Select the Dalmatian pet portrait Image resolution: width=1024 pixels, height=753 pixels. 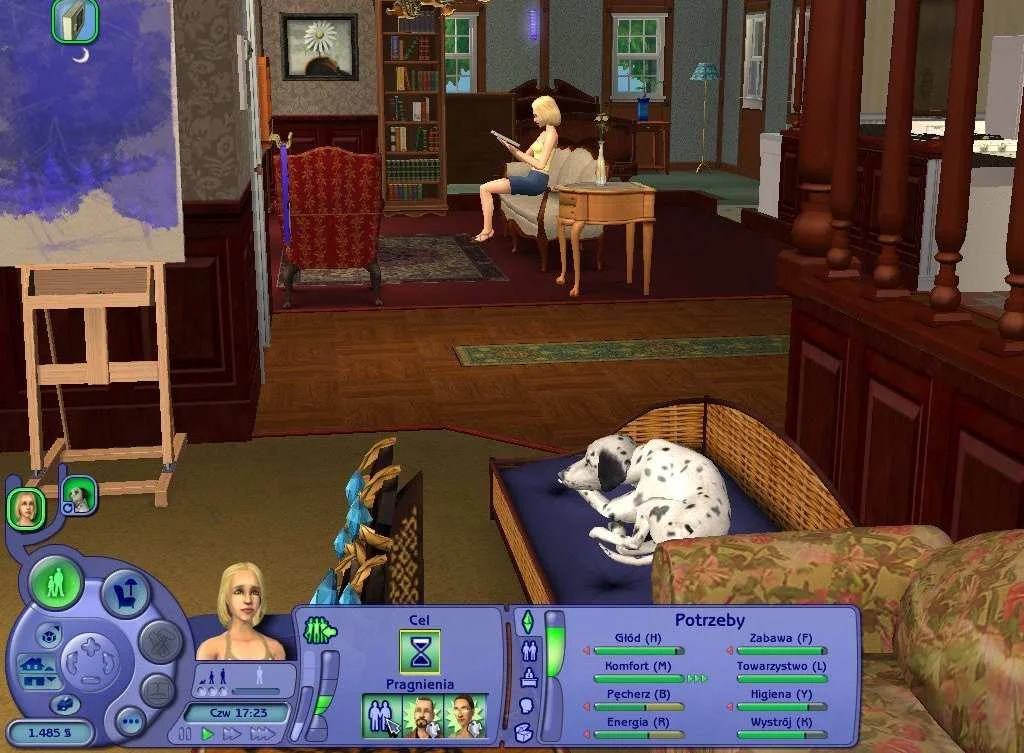(78, 494)
